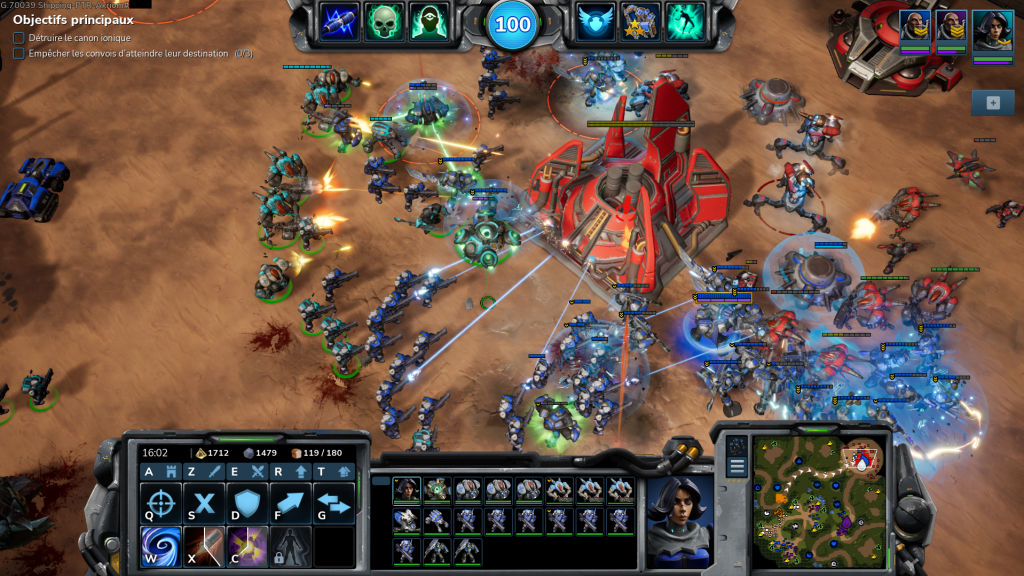Cast the purple lightning burst ability (C)
The image size is (1024, 576).
point(247,546)
